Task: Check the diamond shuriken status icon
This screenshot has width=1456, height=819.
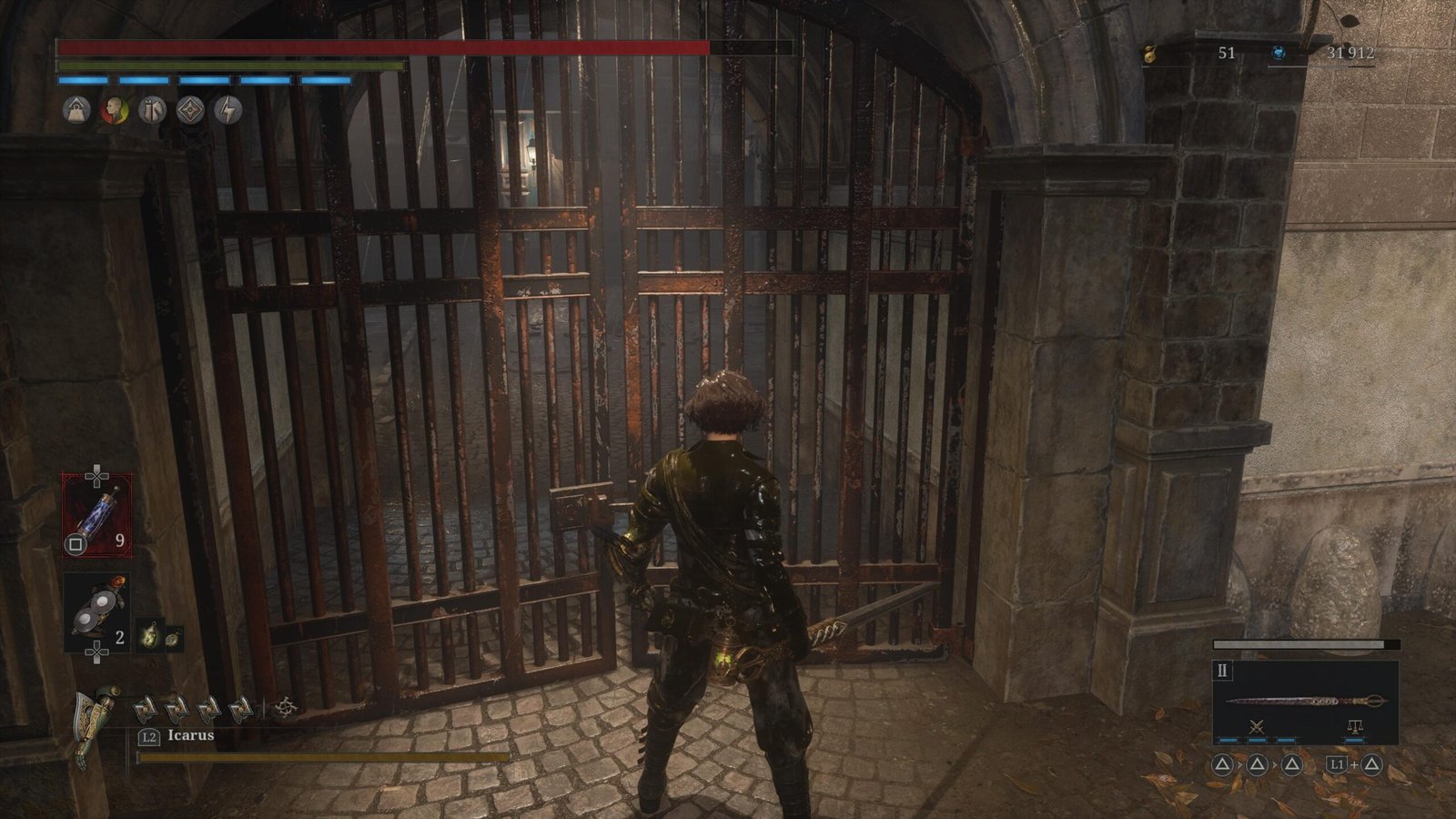Action: point(190,110)
